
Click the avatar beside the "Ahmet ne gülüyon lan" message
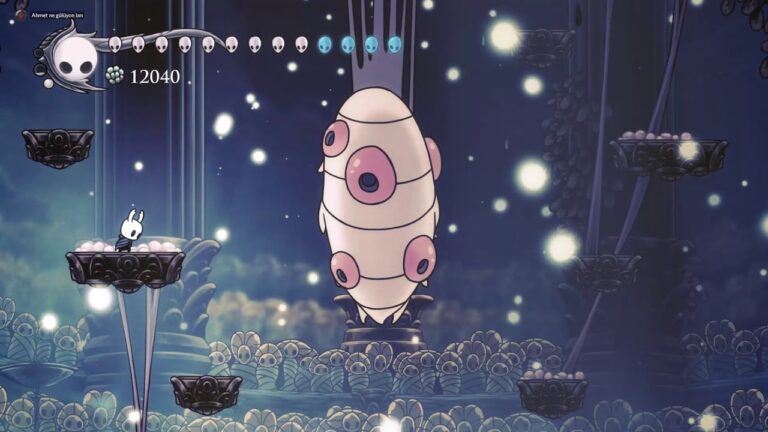(x=21, y=15)
